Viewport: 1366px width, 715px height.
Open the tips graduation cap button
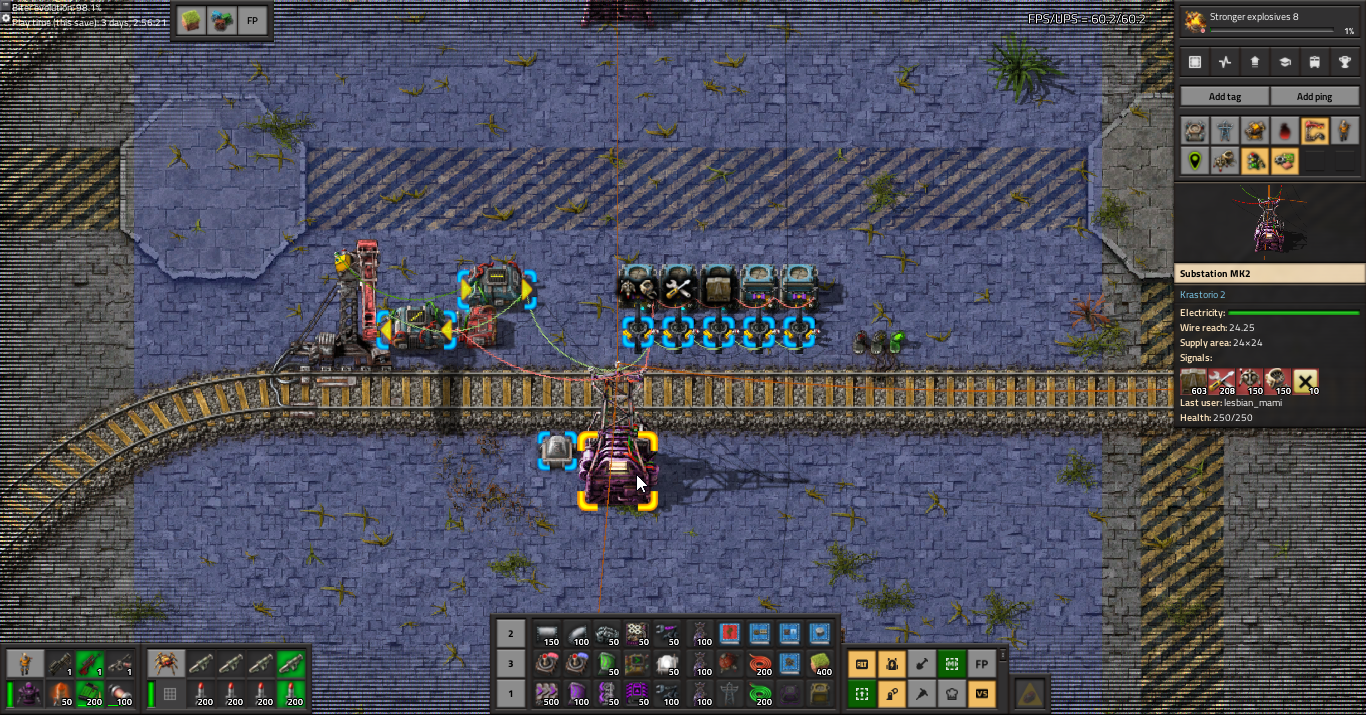click(1284, 62)
